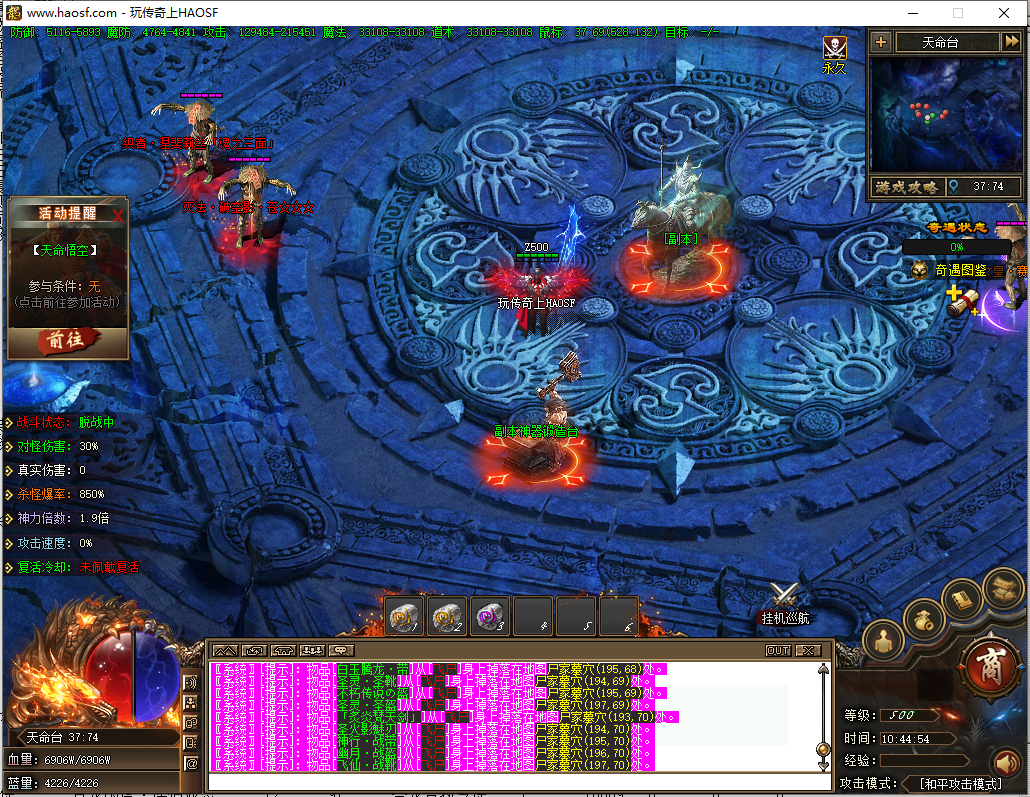The image size is (1030, 797).
Task: Click the minimap plus button
Action: point(880,42)
